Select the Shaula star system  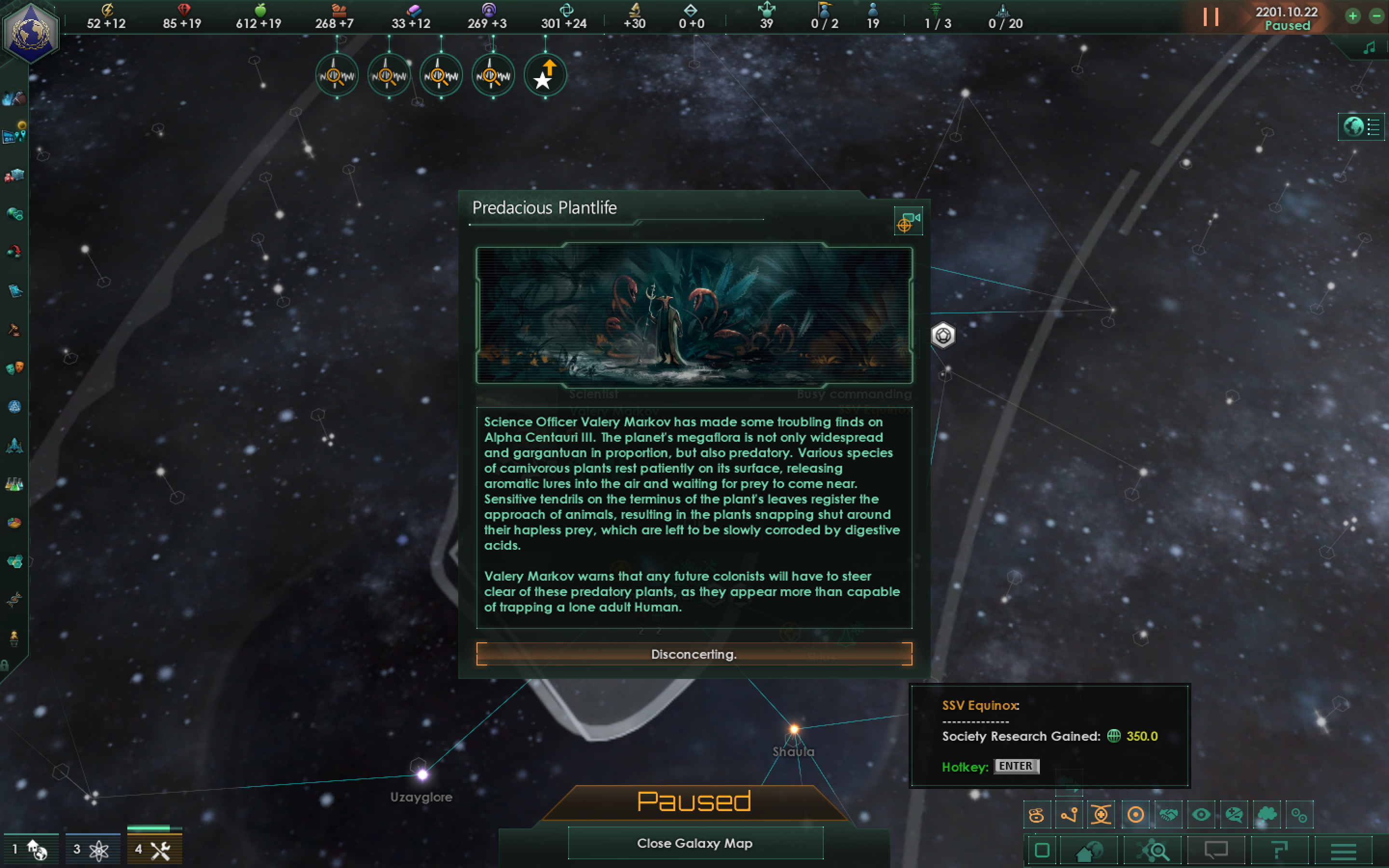[794, 728]
